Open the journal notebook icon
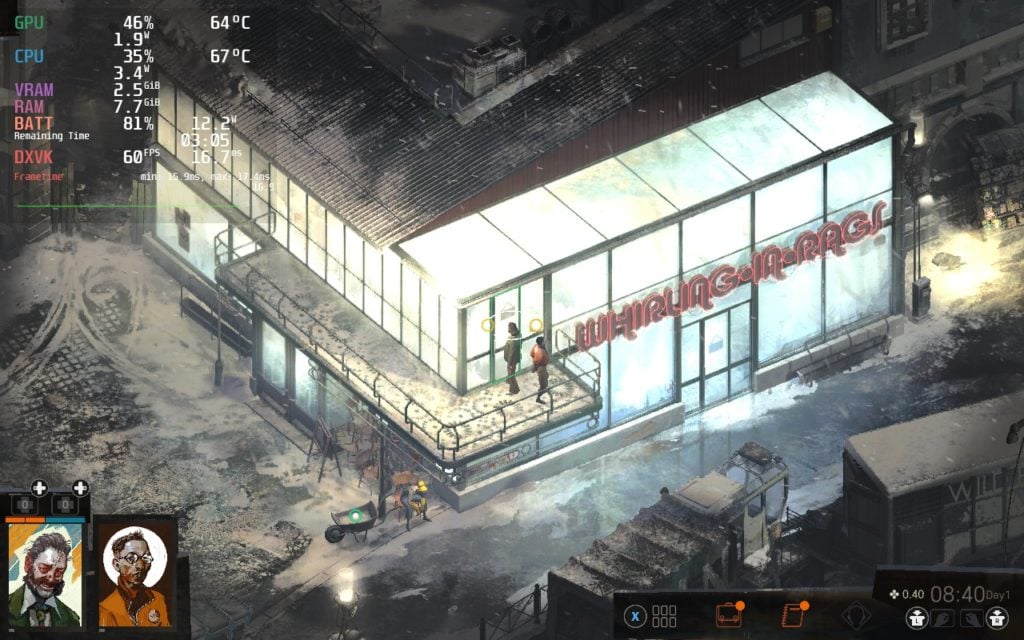 793,615
